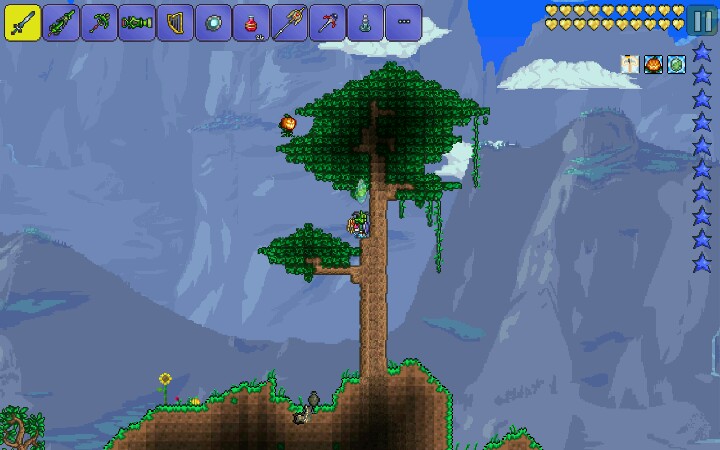This screenshot has width=720, height=450.
Task: Equip the green leafy blade weapon
Action: 60,21
